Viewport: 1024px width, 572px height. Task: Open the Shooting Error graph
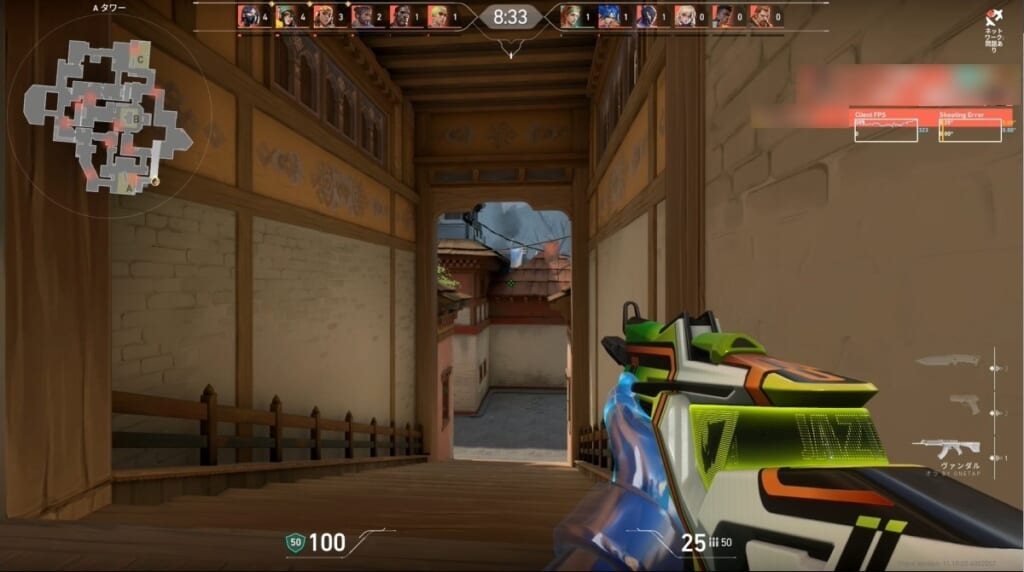coord(969,128)
